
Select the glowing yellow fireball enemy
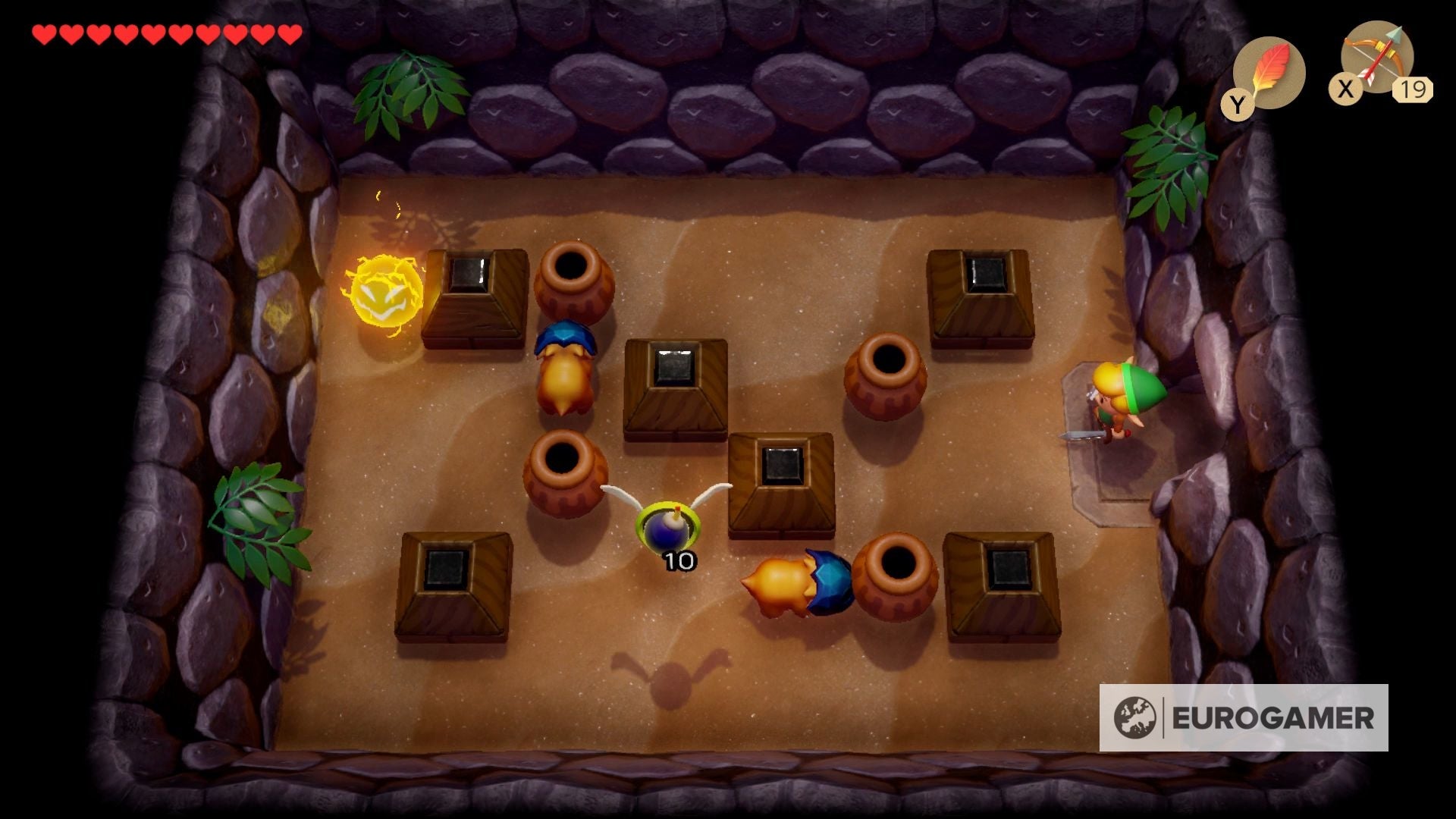tap(387, 292)
